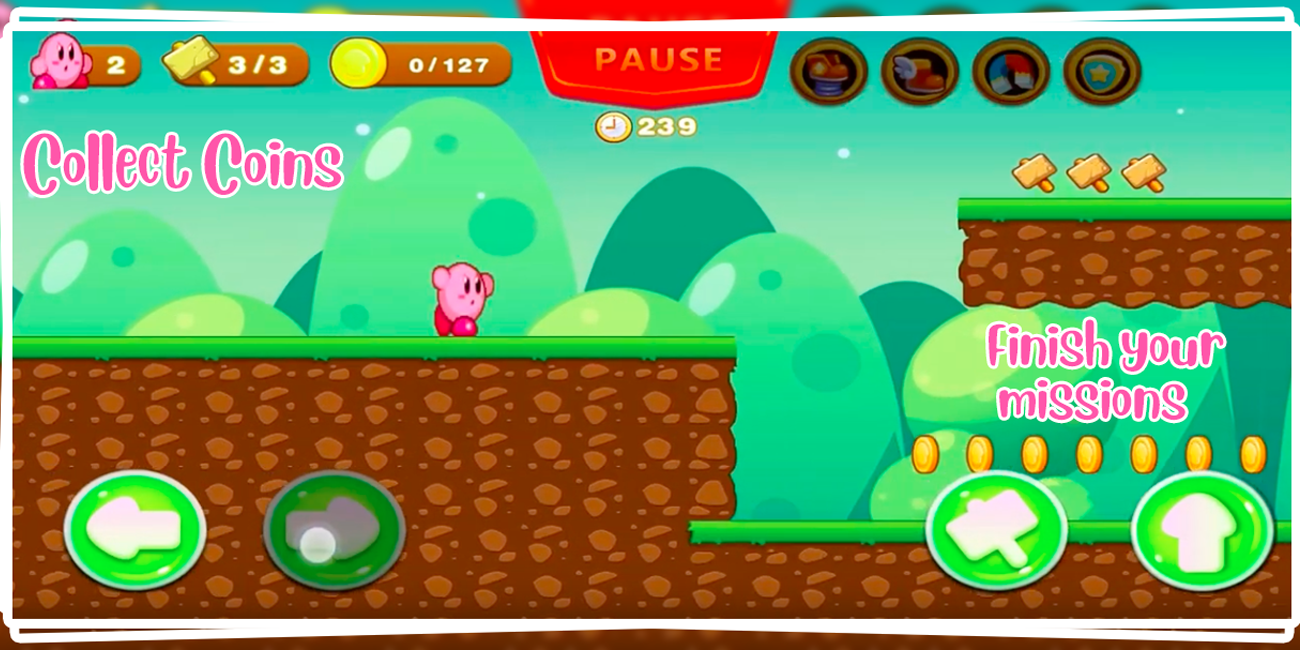The width and height of the screenshot is (1300, 650).
Task: Activate the spring shoe power-up
Action: pyautogui.click(x=828, y=72)
